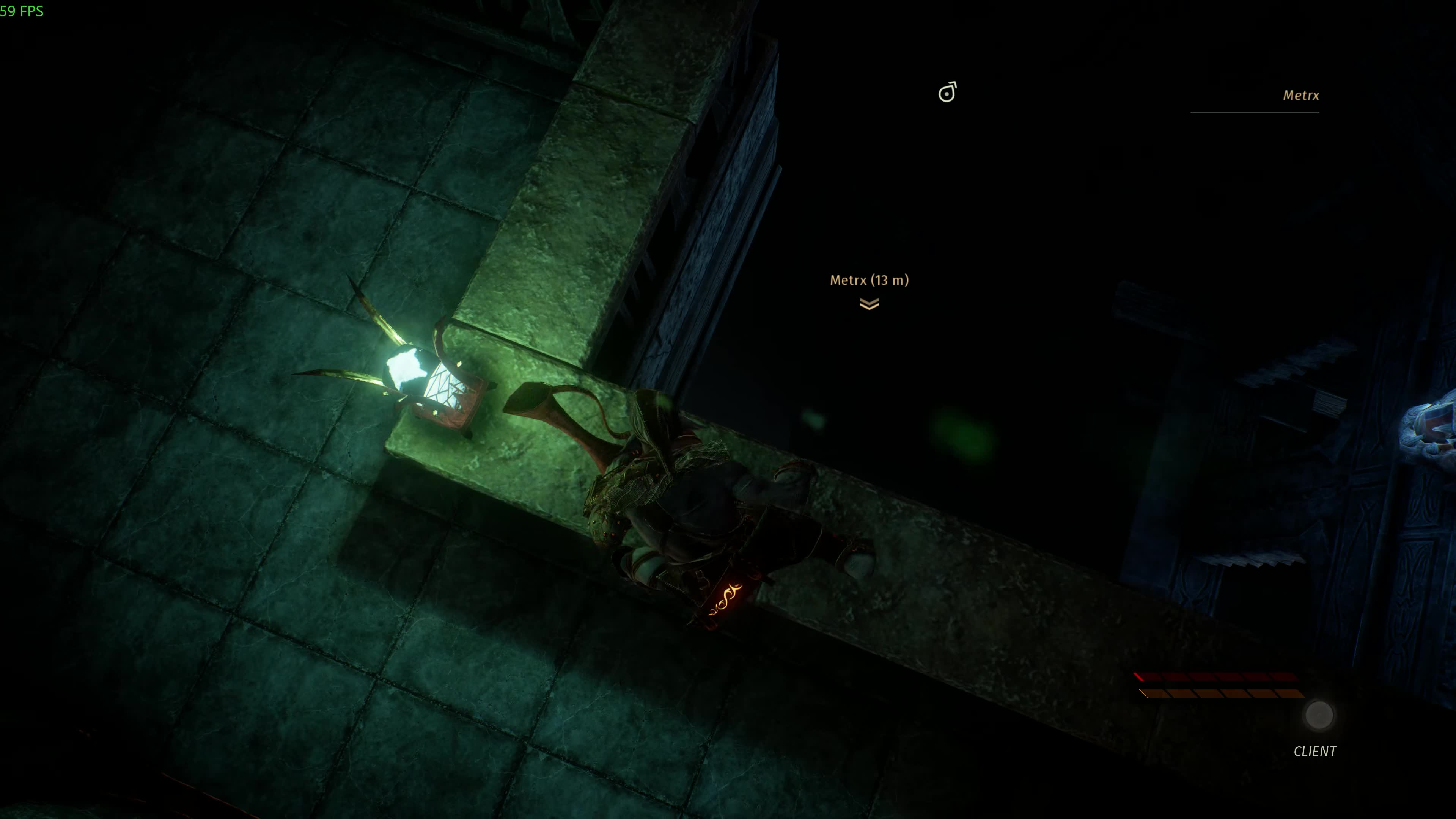The height and width of the screenshot is (819, 1456).
Task: Click the FPS counter in top-left corner
Action: click(22, 11)
